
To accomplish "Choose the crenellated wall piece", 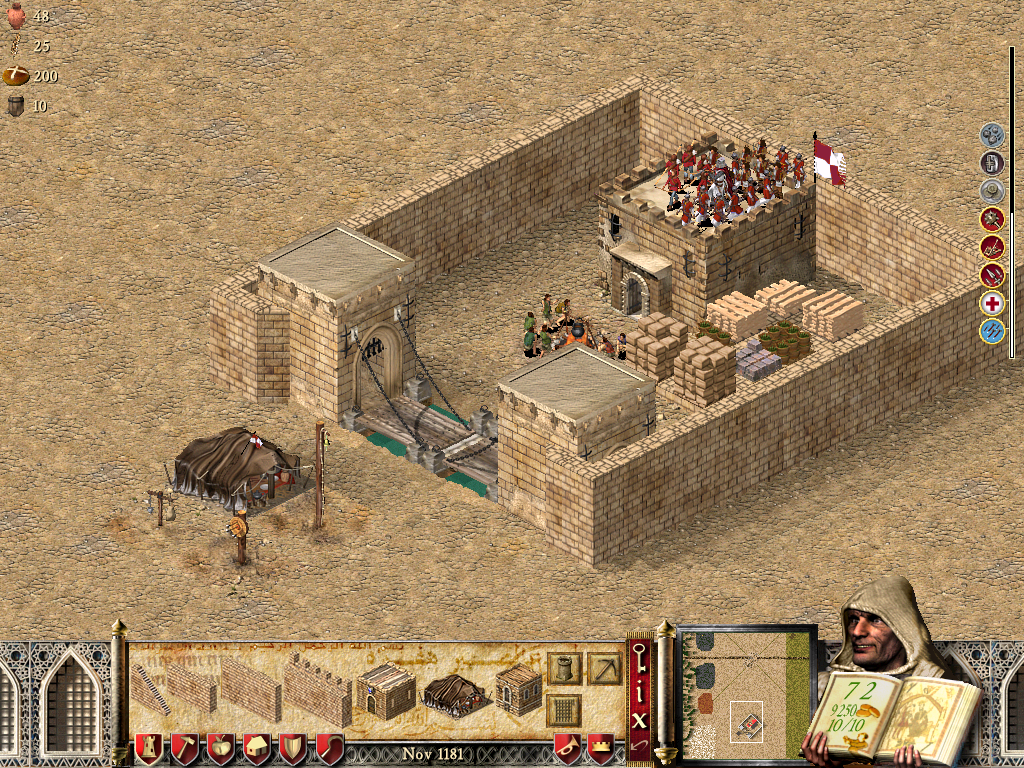I will 317,688.
